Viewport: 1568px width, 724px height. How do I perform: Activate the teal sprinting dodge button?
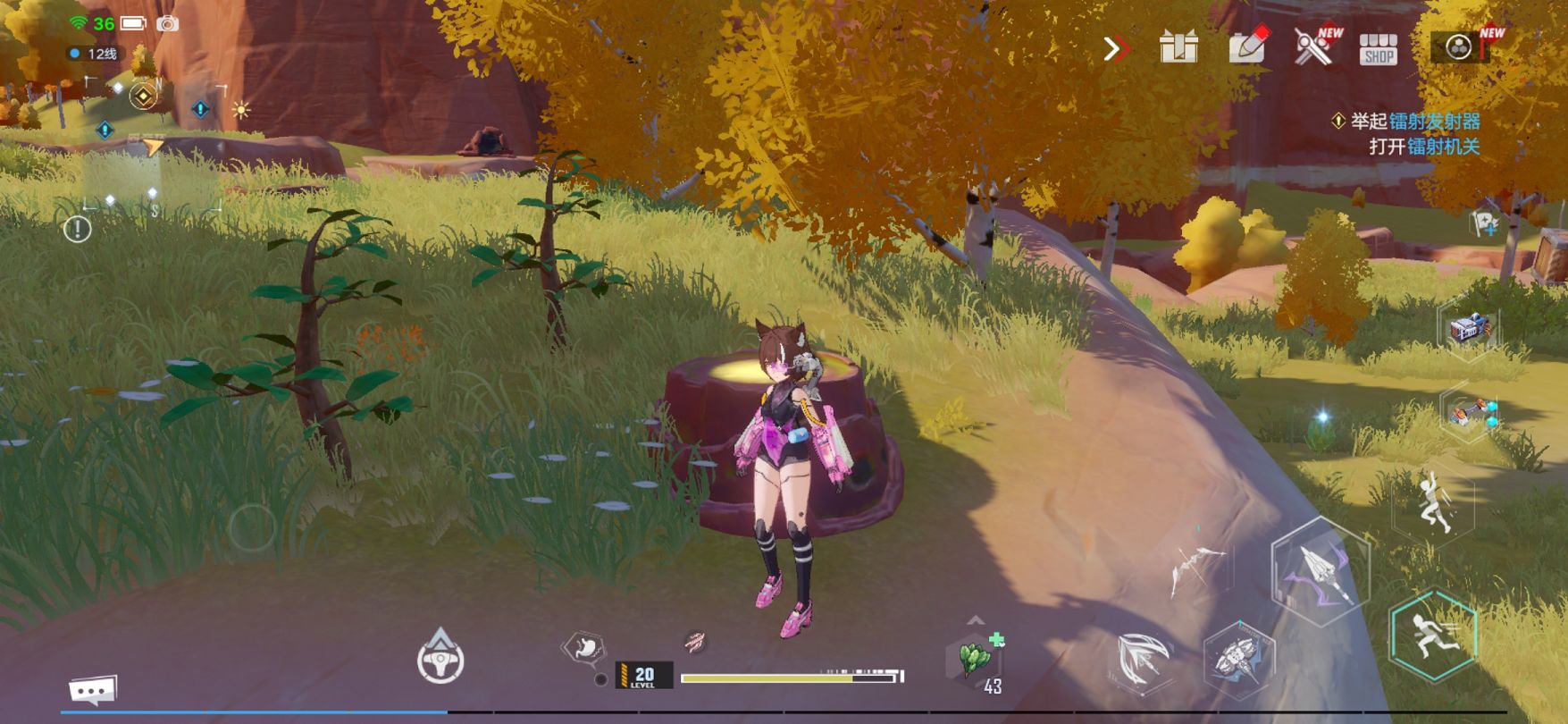(x=1432, y=636)
